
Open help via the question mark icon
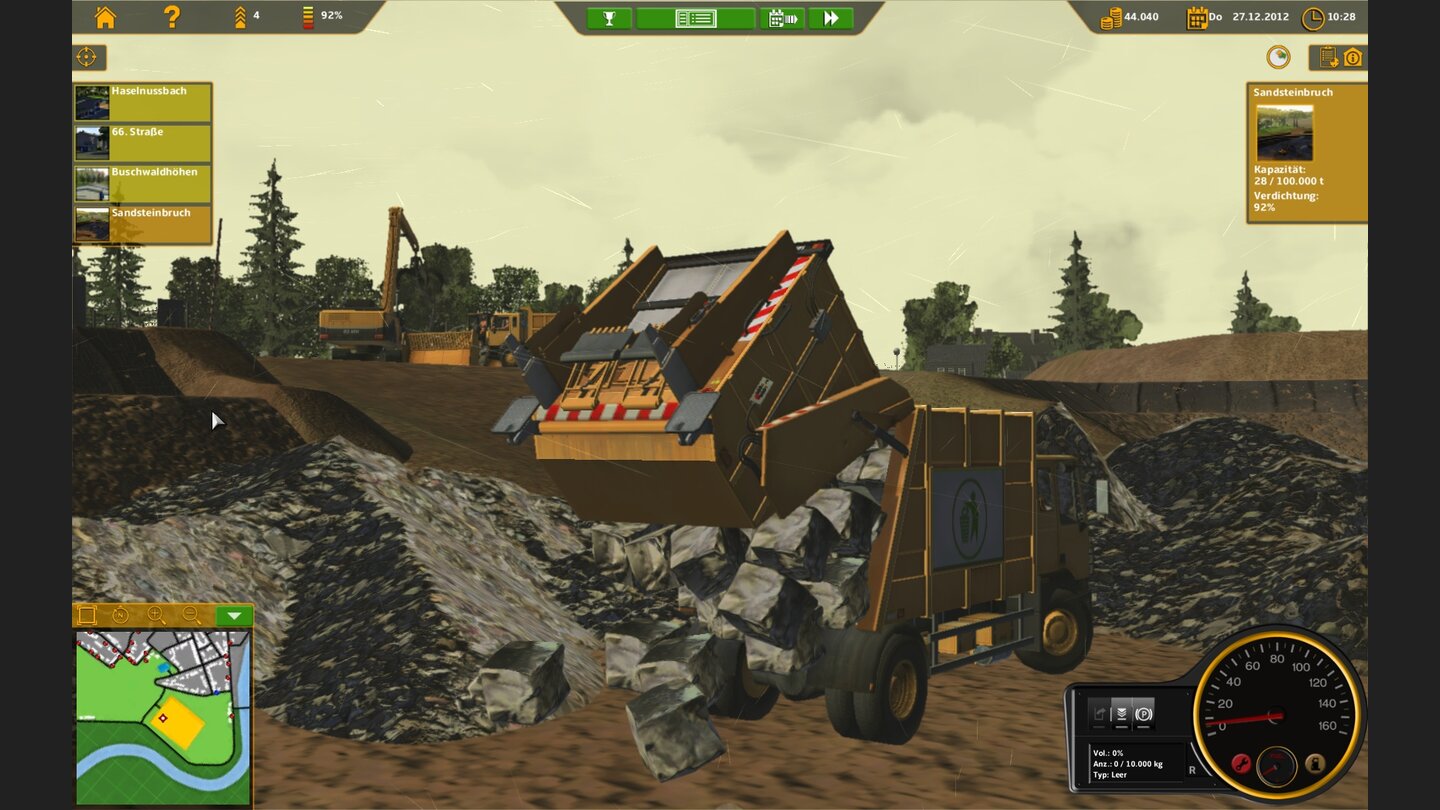click(x=170, y=17)
